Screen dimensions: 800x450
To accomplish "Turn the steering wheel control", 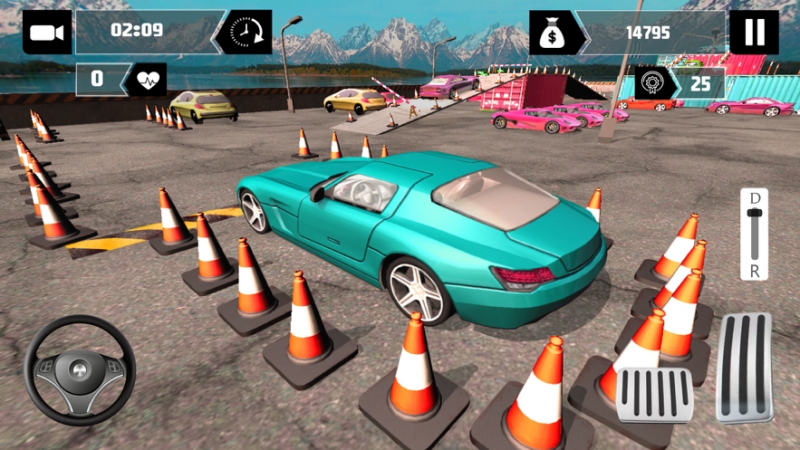I will click(x=80, y=370).
